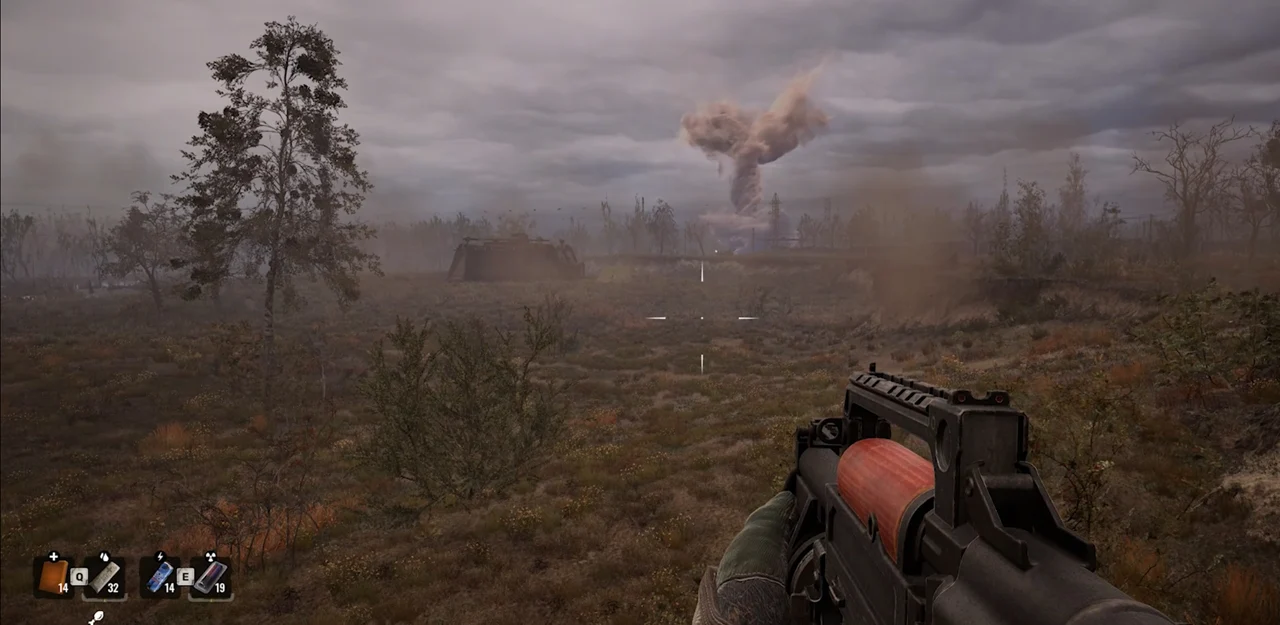Use the bandage quick slot
This screenshot has height=625, width=1280.
coord(105,576)
